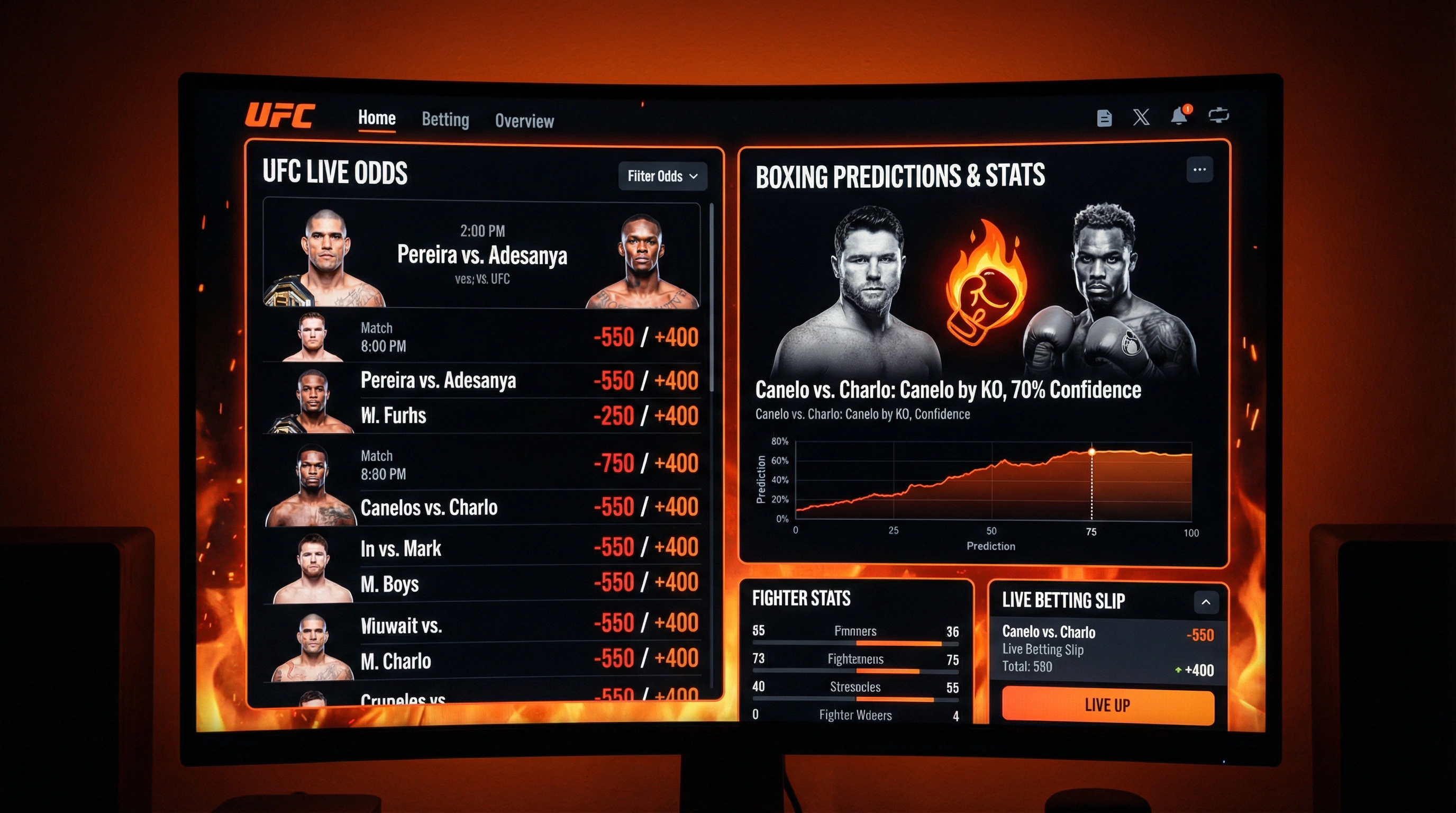
Task: Click the prediction chart marker at 75
Action: tap(1091, 453)
